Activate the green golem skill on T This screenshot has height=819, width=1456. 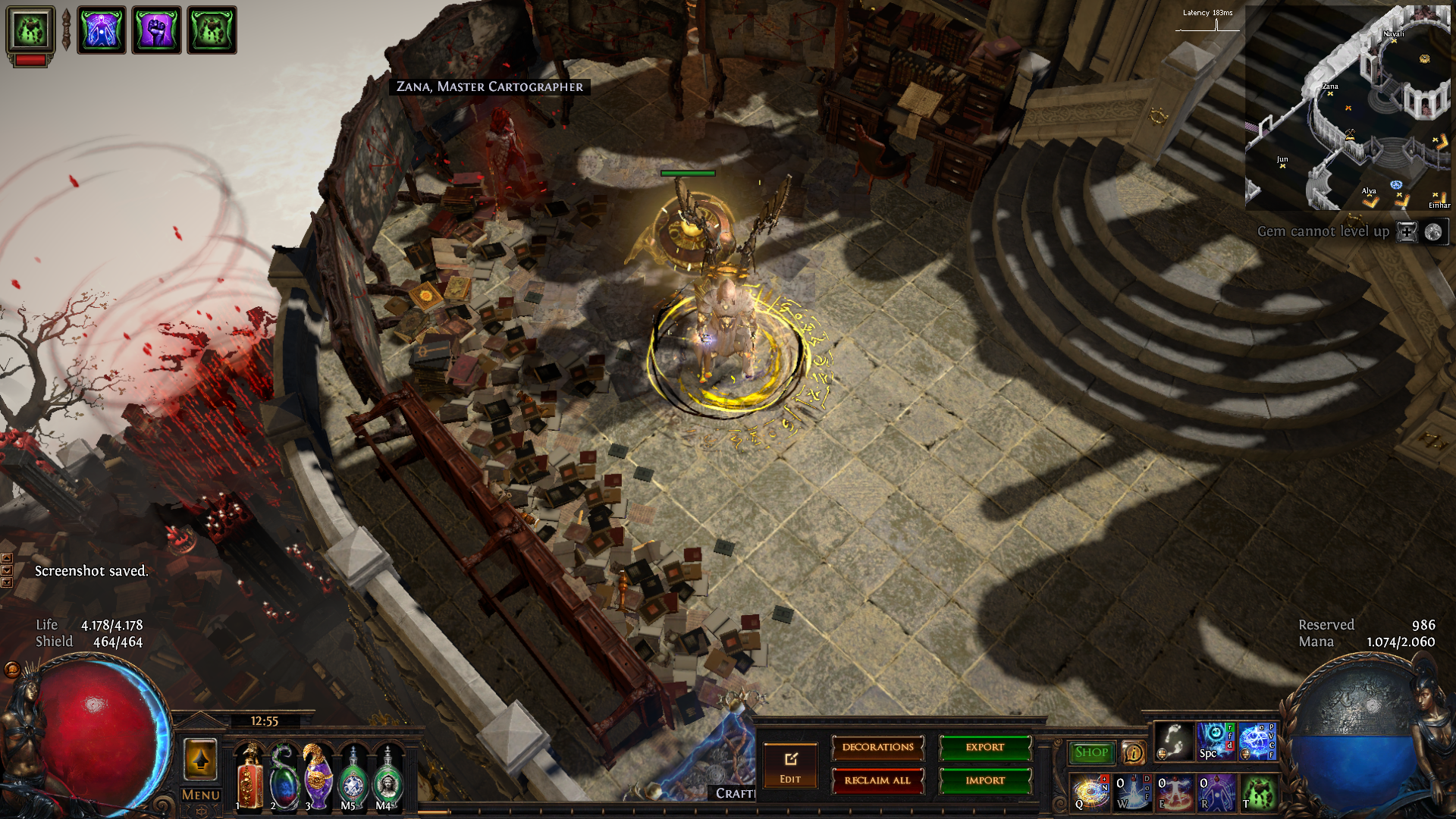(1258, 792)
